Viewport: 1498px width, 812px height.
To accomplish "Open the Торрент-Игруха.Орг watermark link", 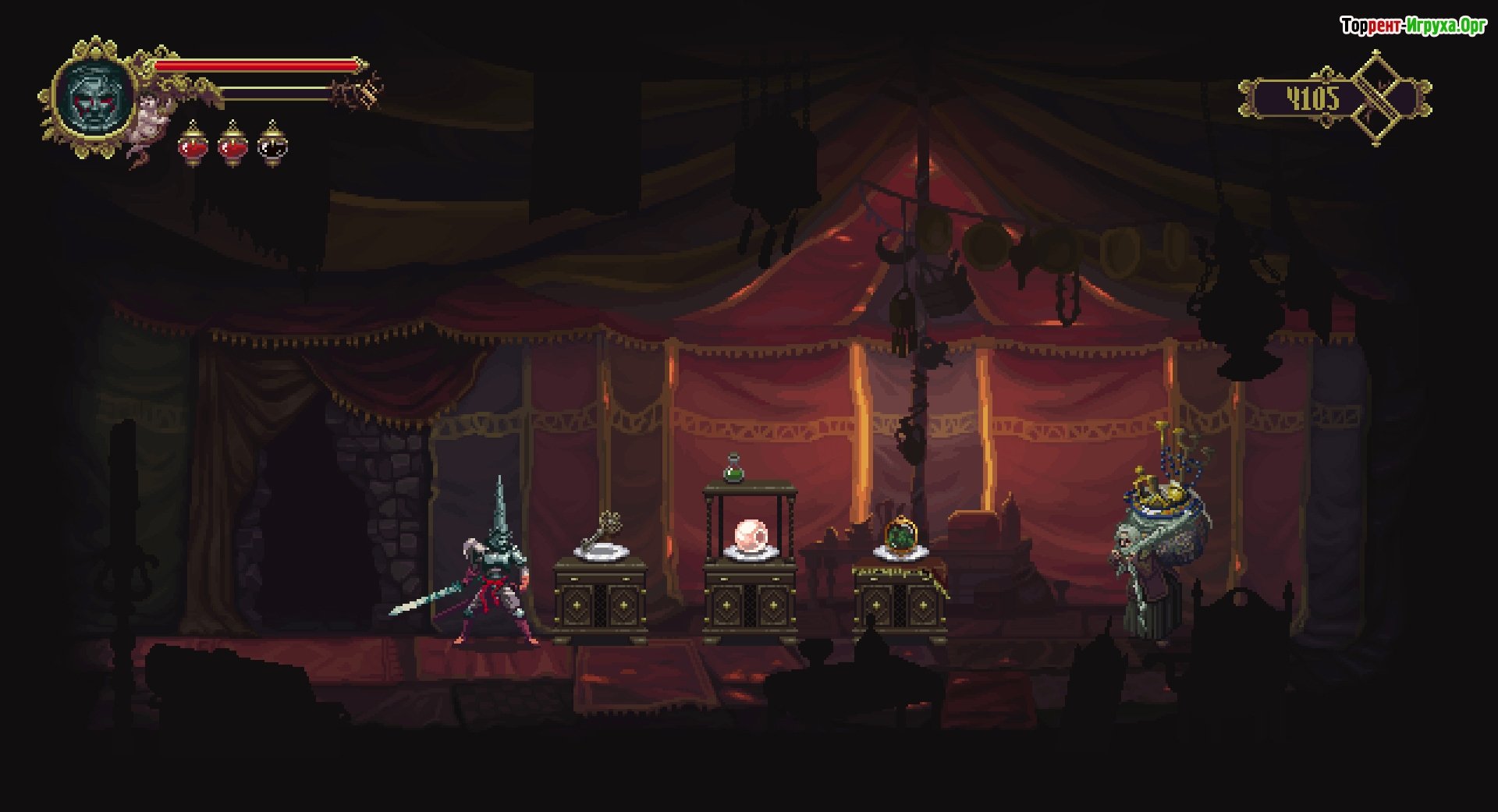I will point(1413,26).
